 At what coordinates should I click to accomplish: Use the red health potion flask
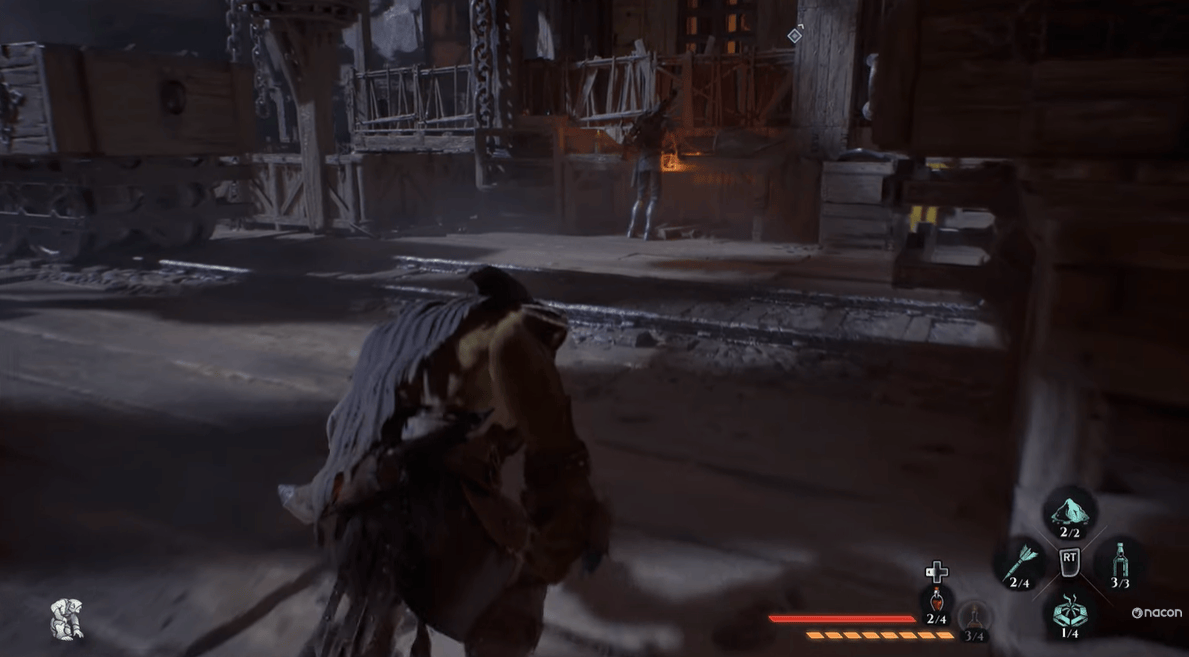click(x=937, y=602)
